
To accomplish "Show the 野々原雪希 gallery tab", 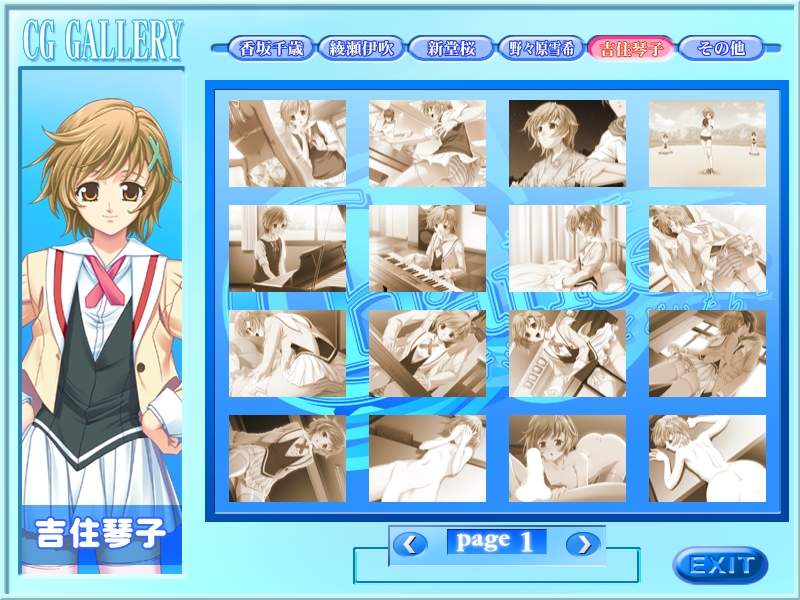I will click(x=541, y=48).
